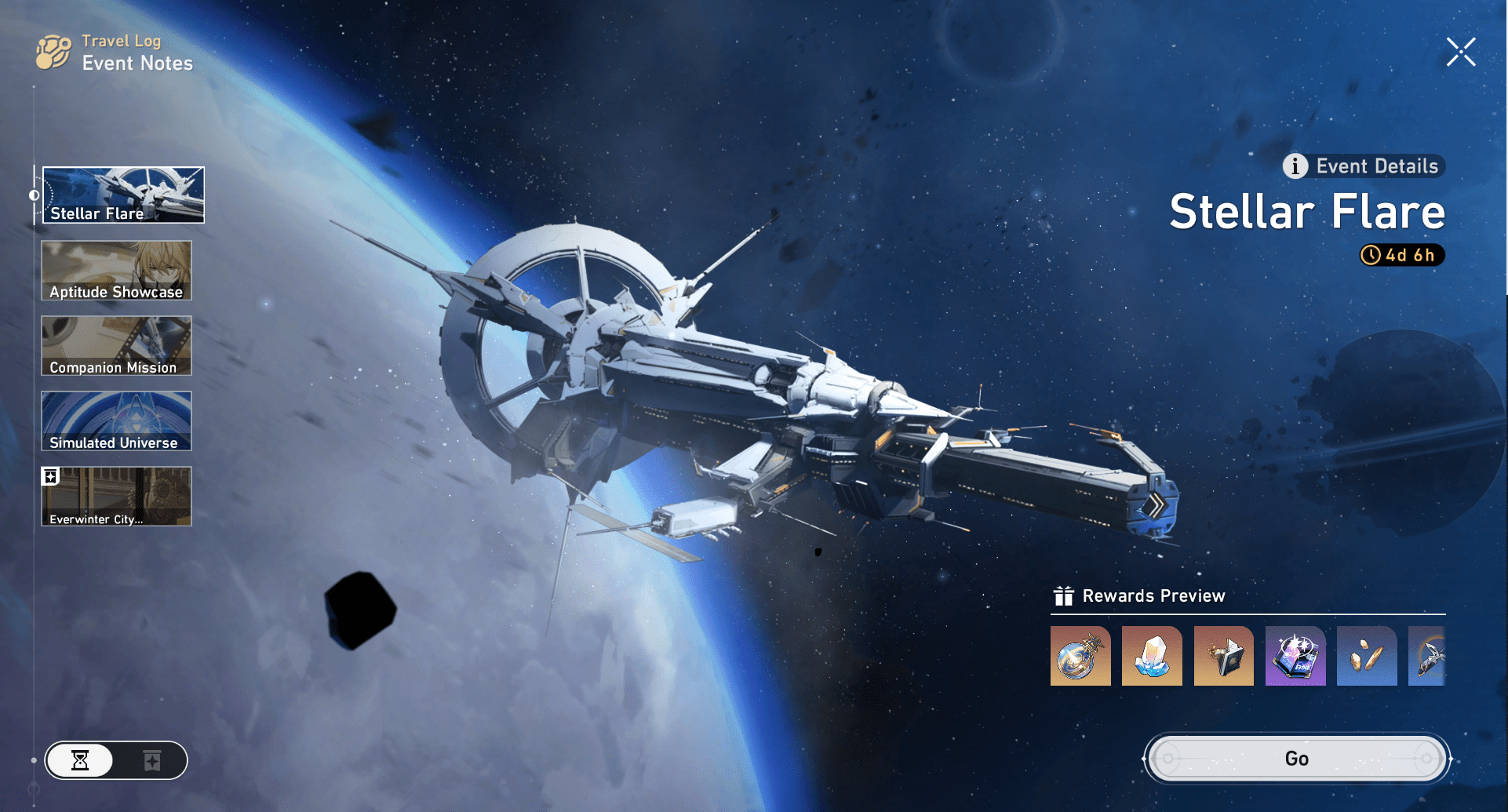
Task: Click the clock icon beside the 4d 6h timer
Action: [x=1370, y=255]
